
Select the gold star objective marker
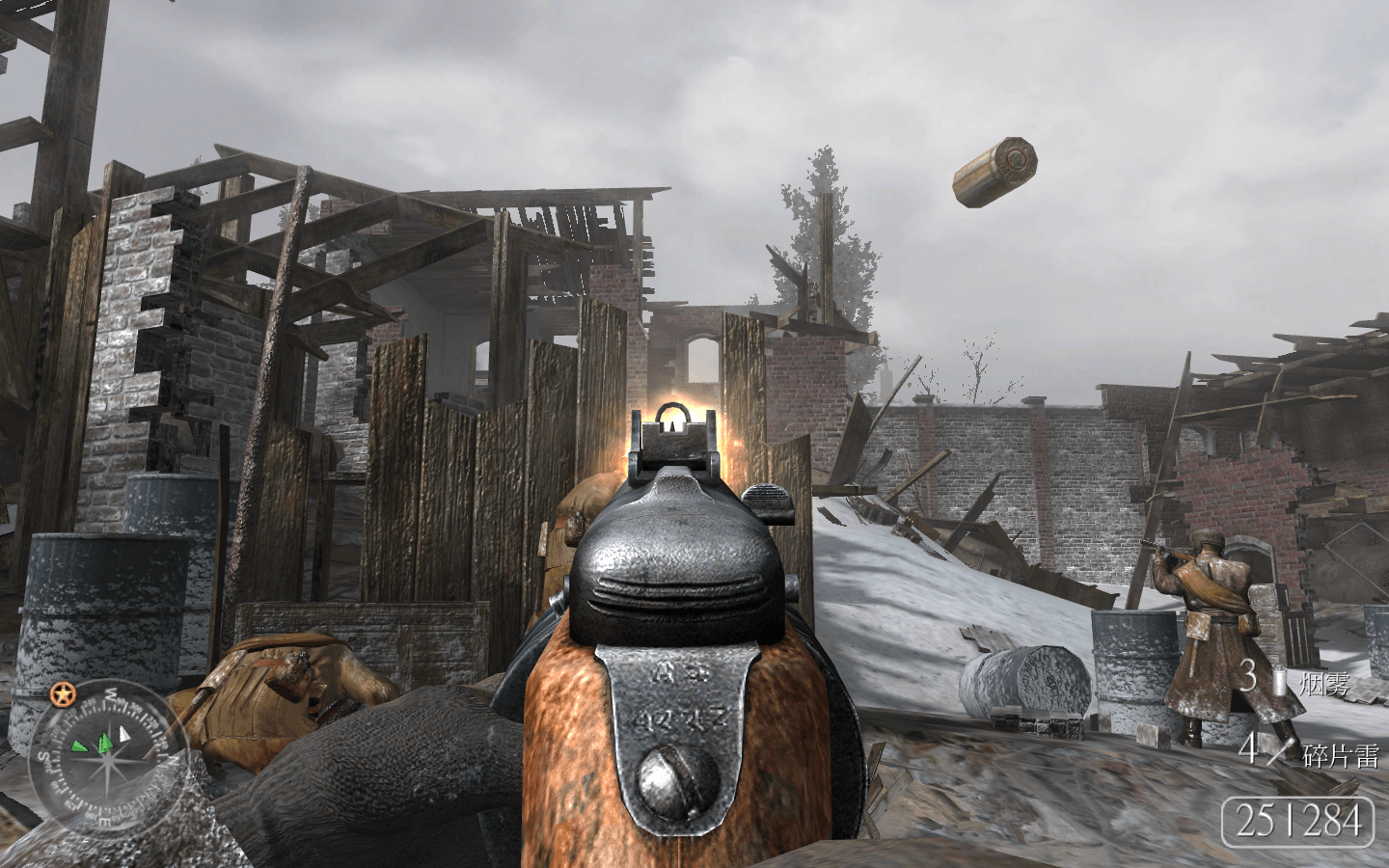tap(64, 693)
